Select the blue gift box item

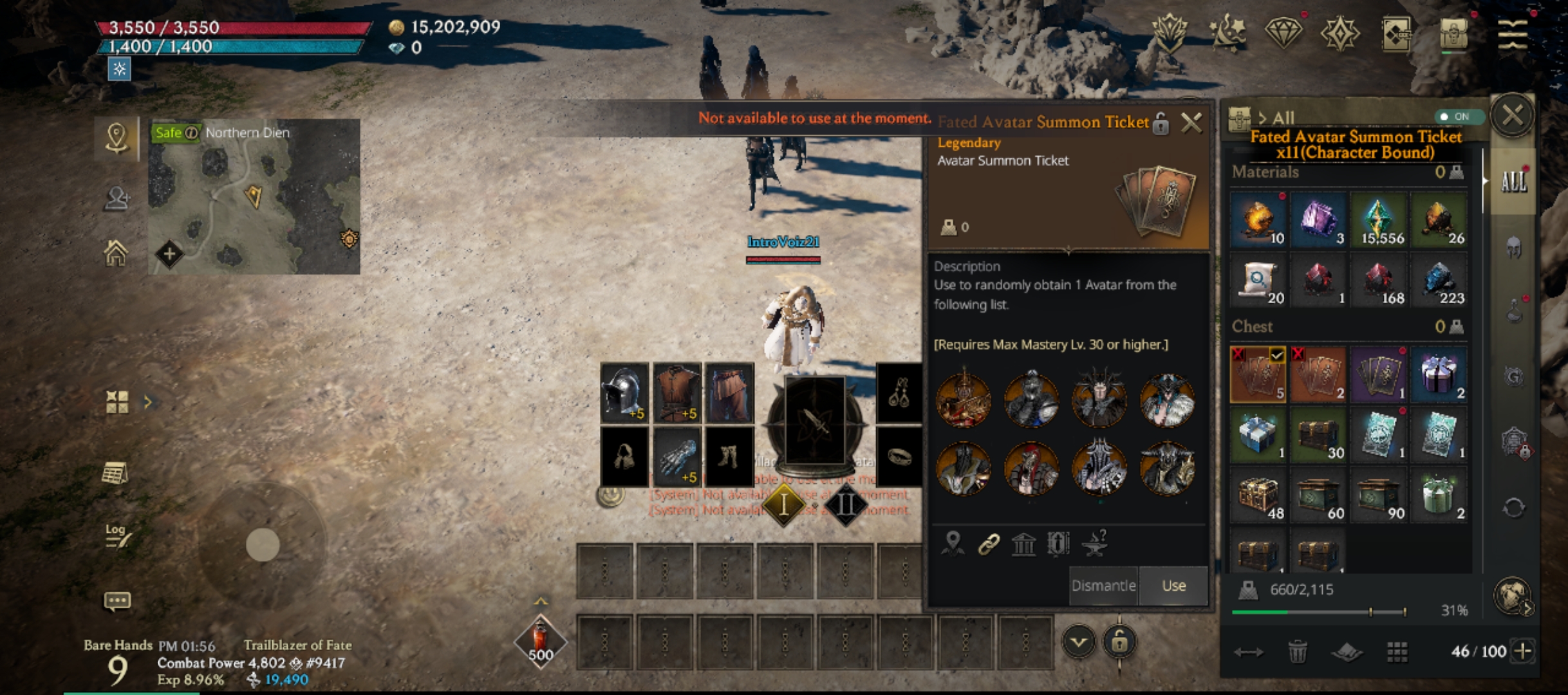coord(1258,435)
